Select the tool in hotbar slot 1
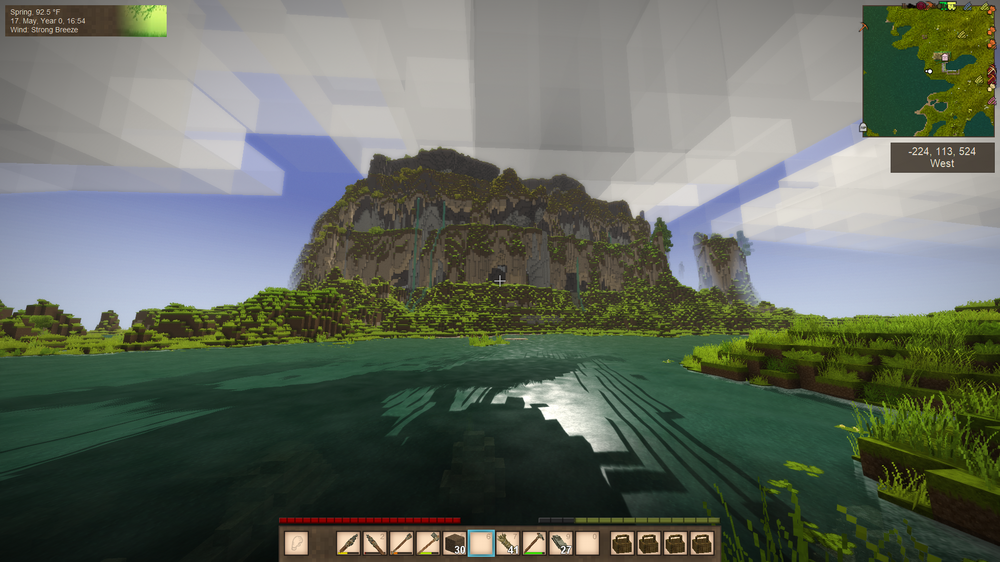 click(x=349, y=543)
